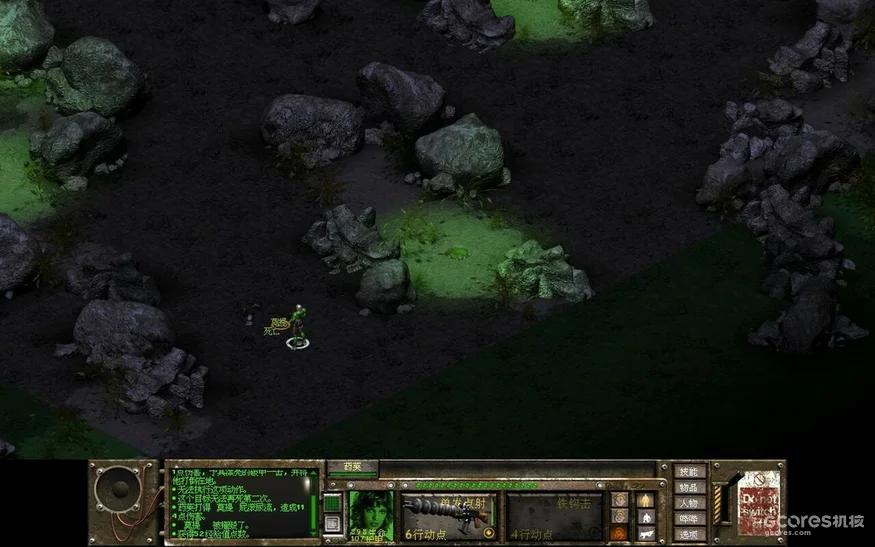The width and height of the screenshot is (875, 547).
Task: Choose the orange Vault Boy face icon
Action: click(x=618, y=534)
